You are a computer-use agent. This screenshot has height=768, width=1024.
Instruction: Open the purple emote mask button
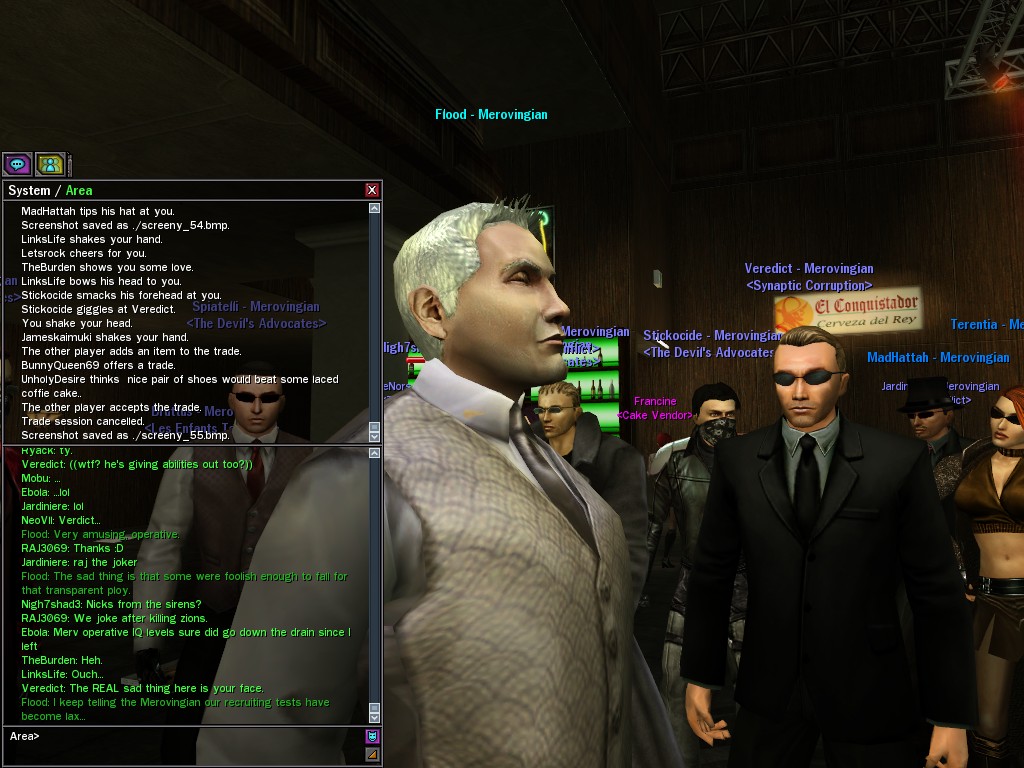pyautogui.click(x=372, y=737)
